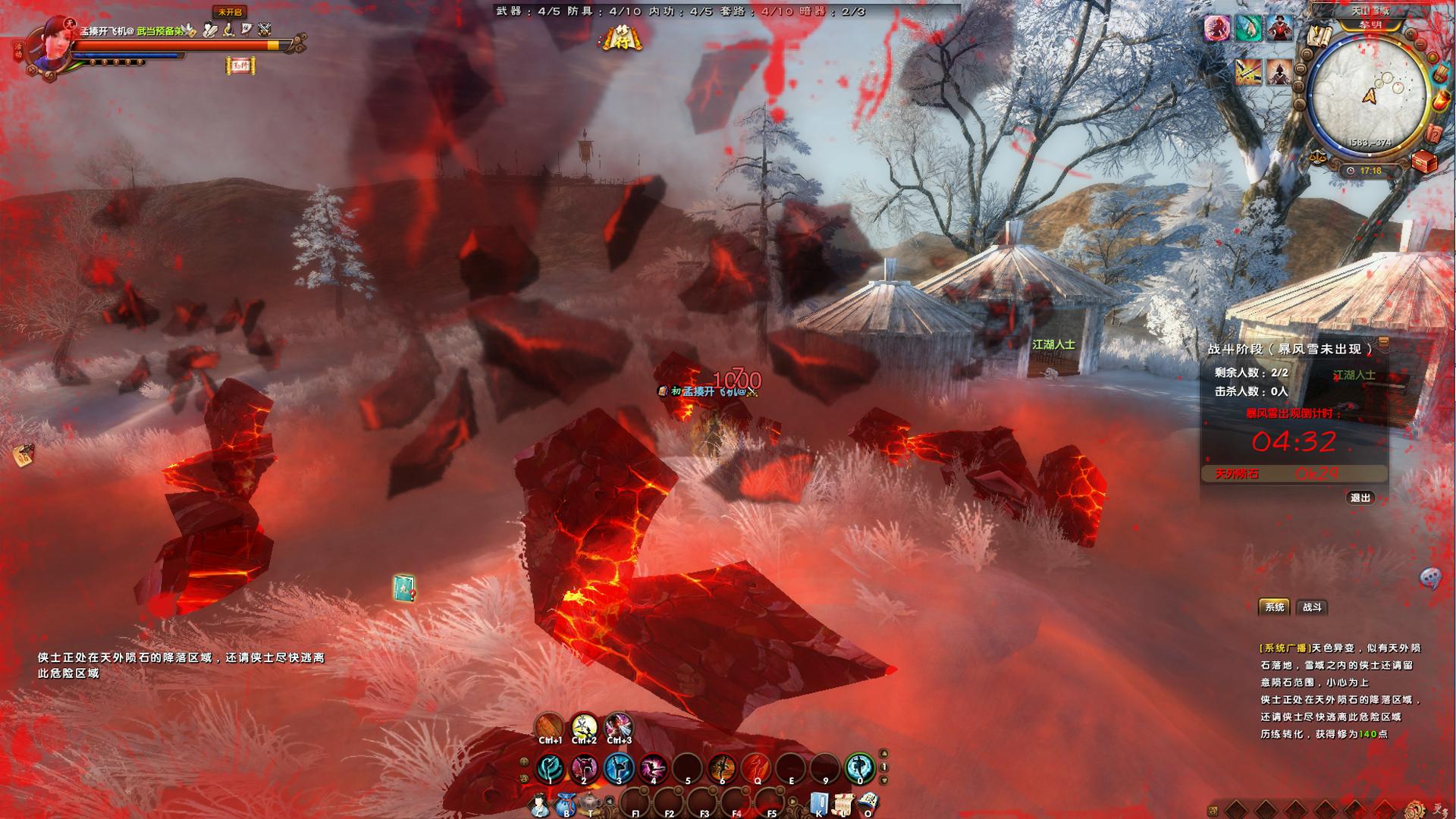The width and height of the screenshot is (1456, 819).
Task: Switch to the 战斗 chat tab
Action: click(x=1312, y=607)
